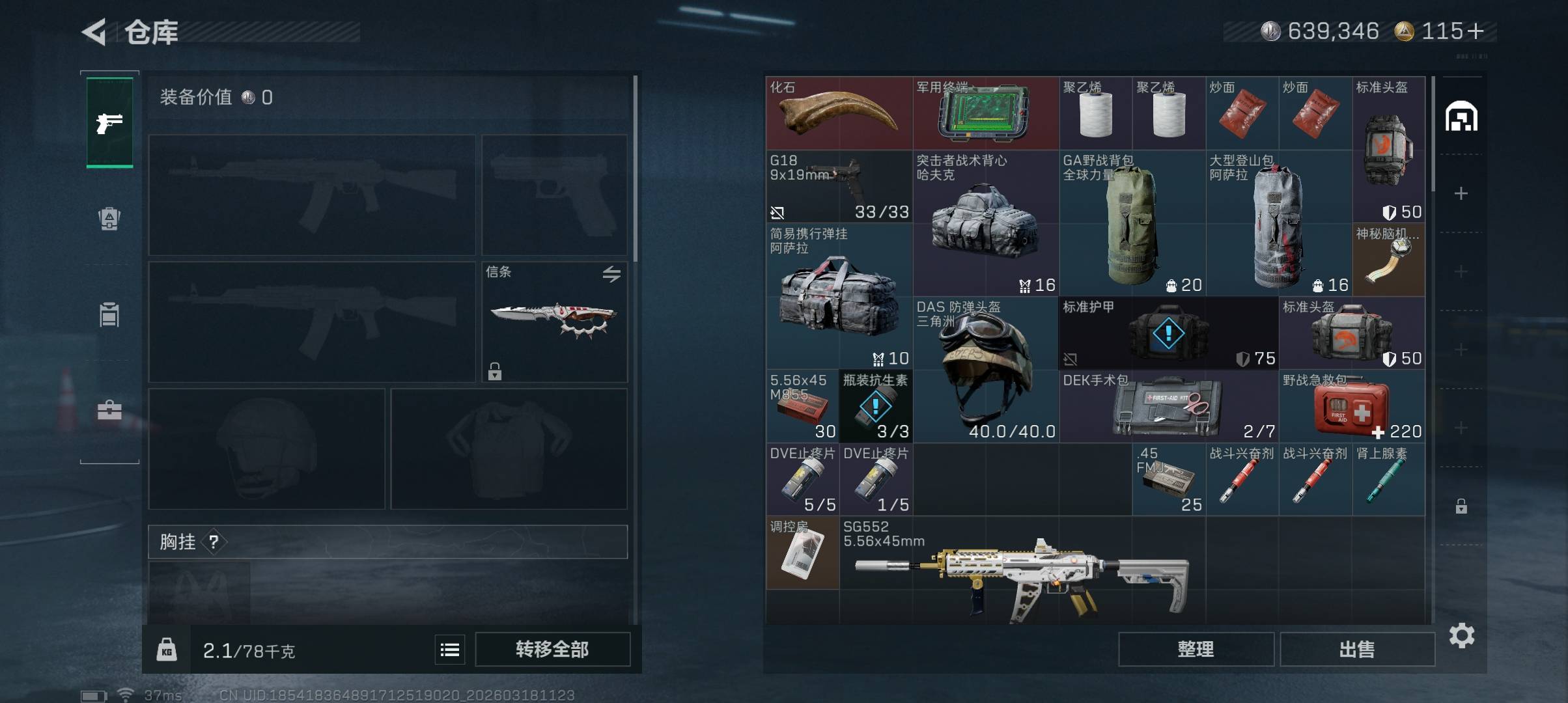This screenshot has width=1568, height=703.
Task: Select the 军用终端 military terminal item
Action: [x=985, y=113]
